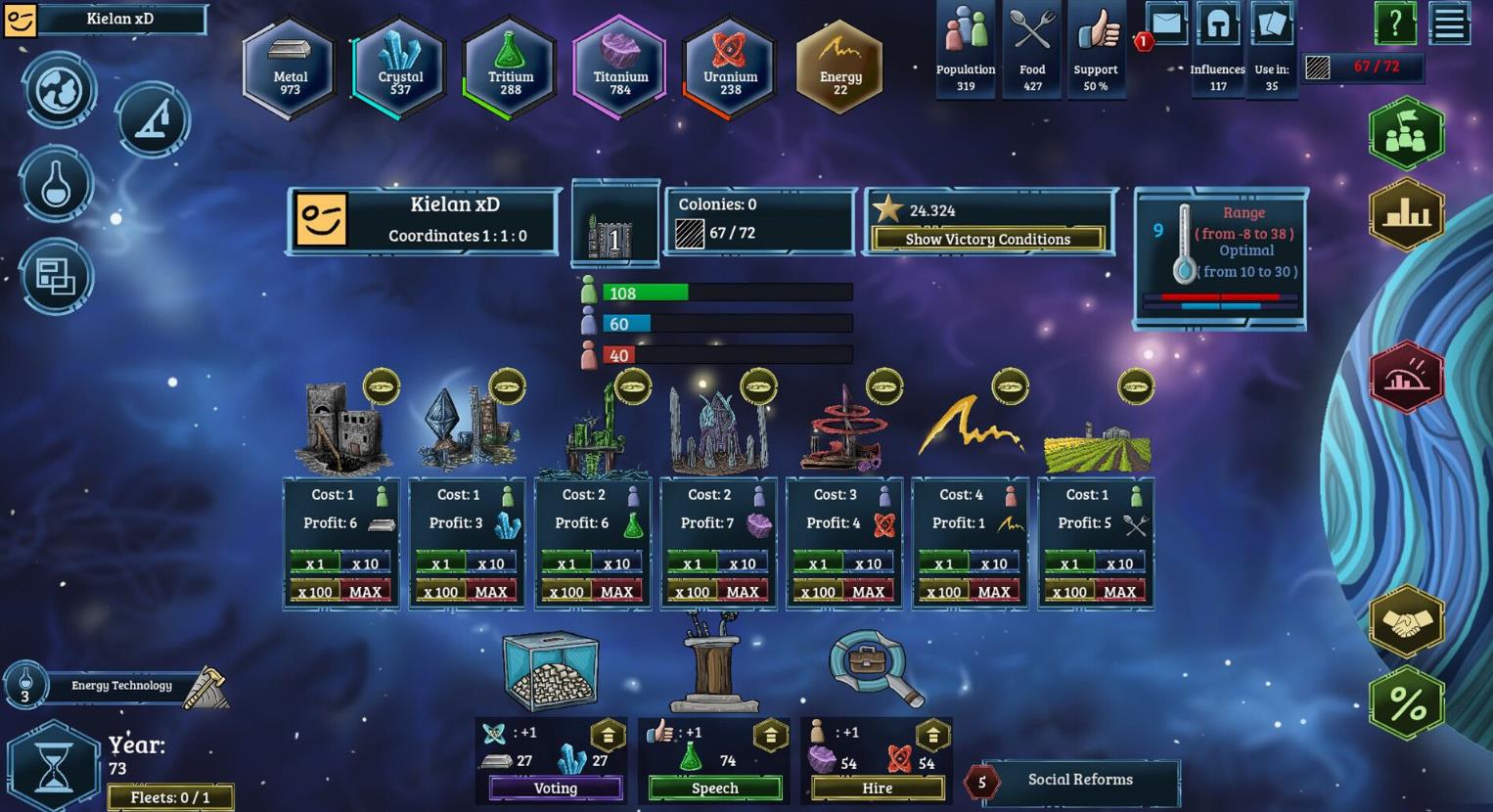Click Show Victory Conditions
This screenshot has height=812, width=1493.
click(988, 239)
